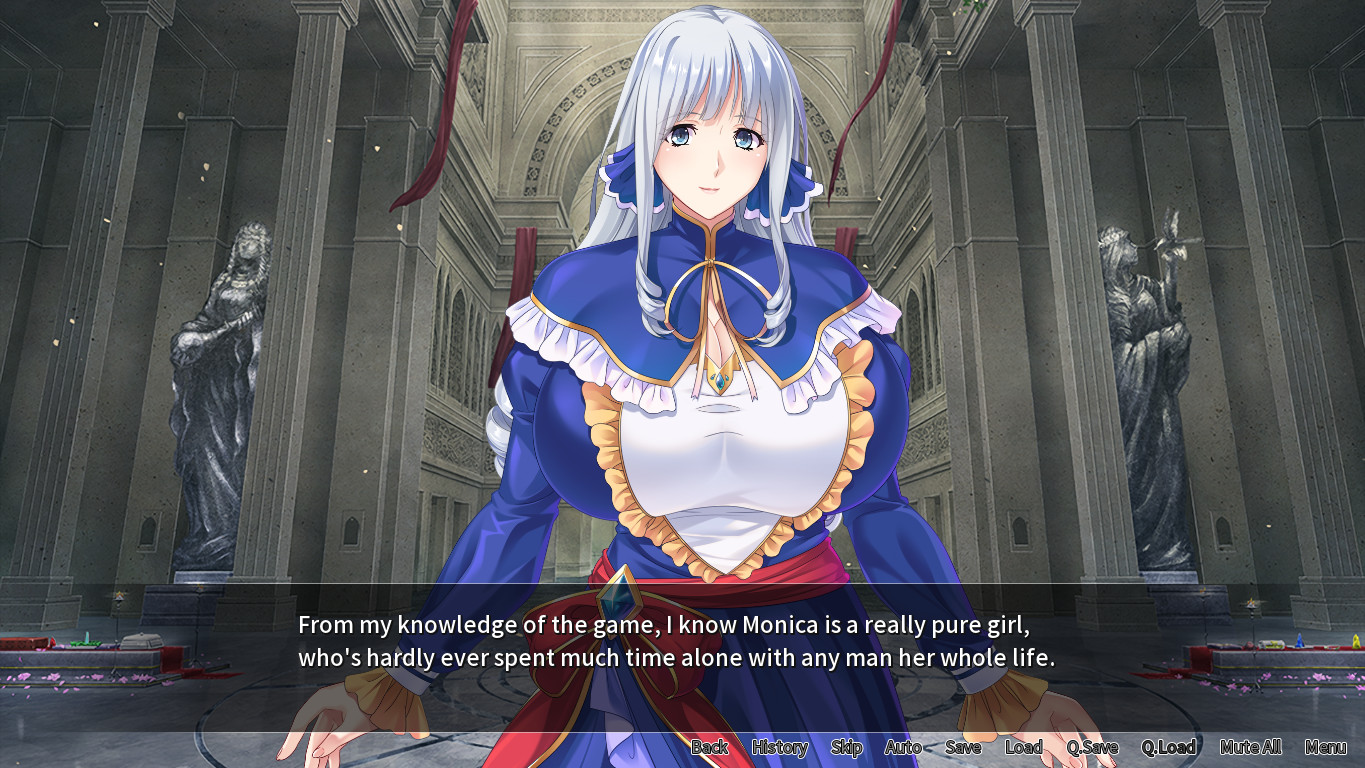
Task: Open the Save screen
Action: click(963, 747)
